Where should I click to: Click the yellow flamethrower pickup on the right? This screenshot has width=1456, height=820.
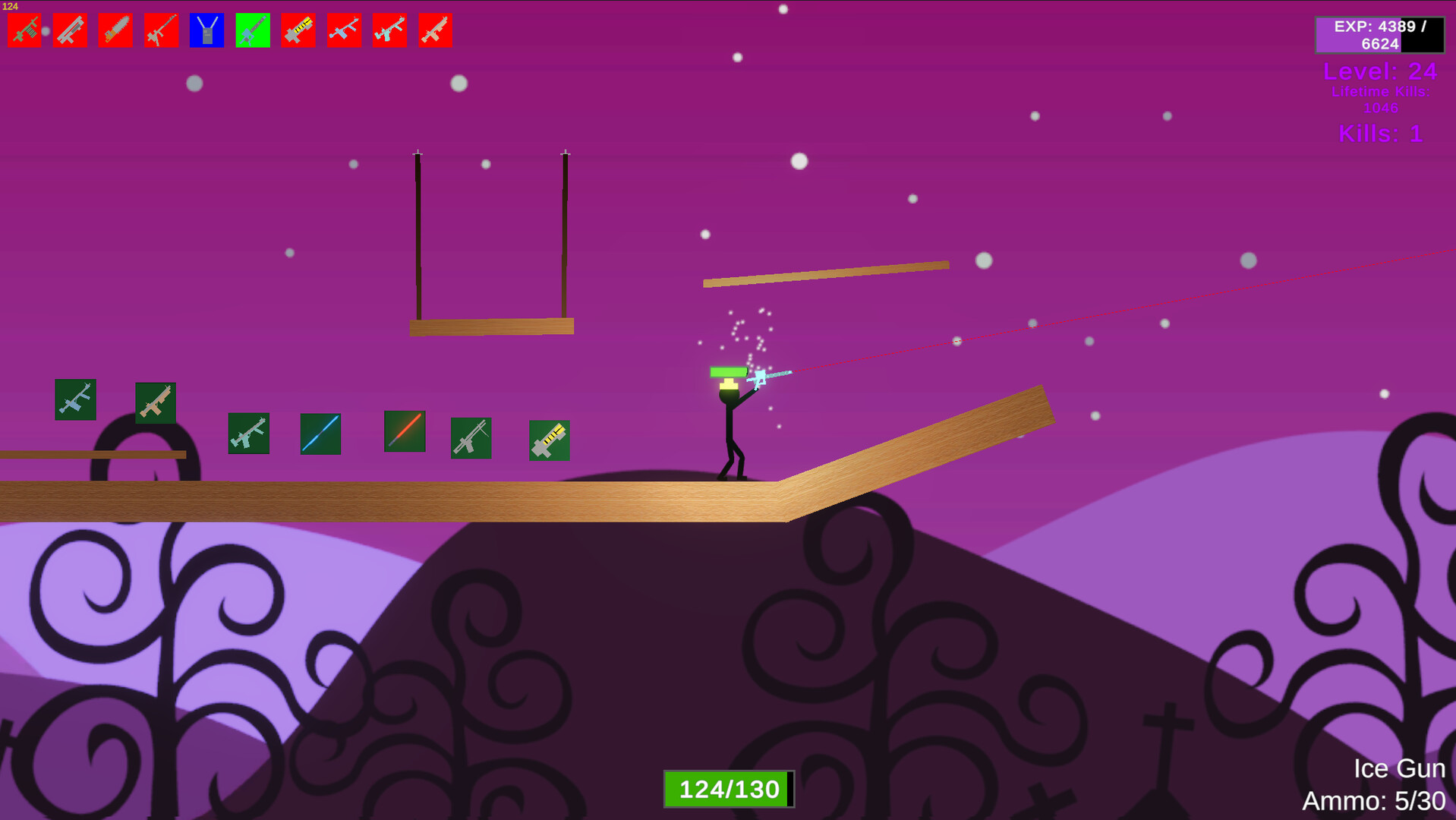click(x=549, y=440)
